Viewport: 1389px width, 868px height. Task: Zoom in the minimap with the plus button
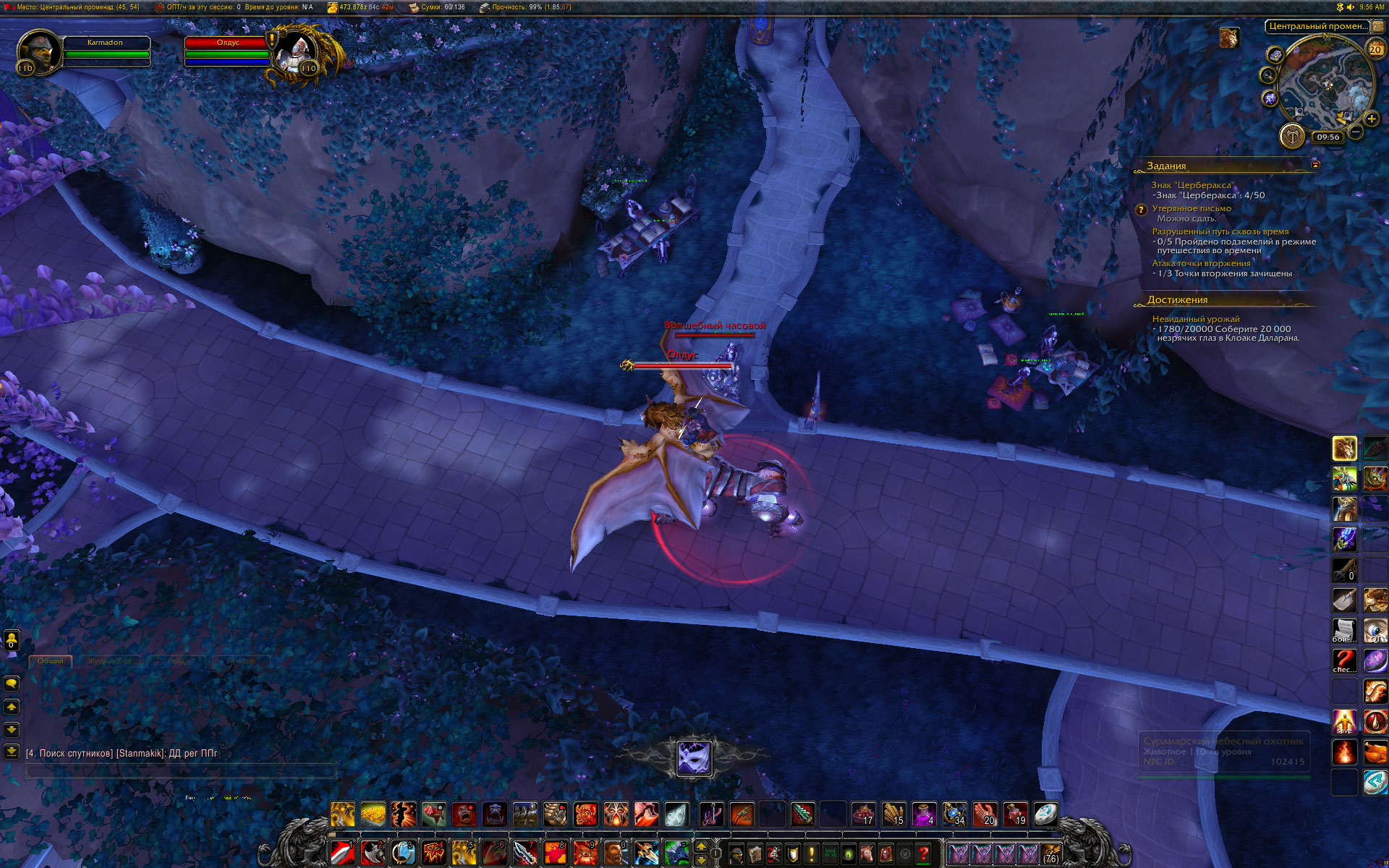click(x=1372, y=119)
